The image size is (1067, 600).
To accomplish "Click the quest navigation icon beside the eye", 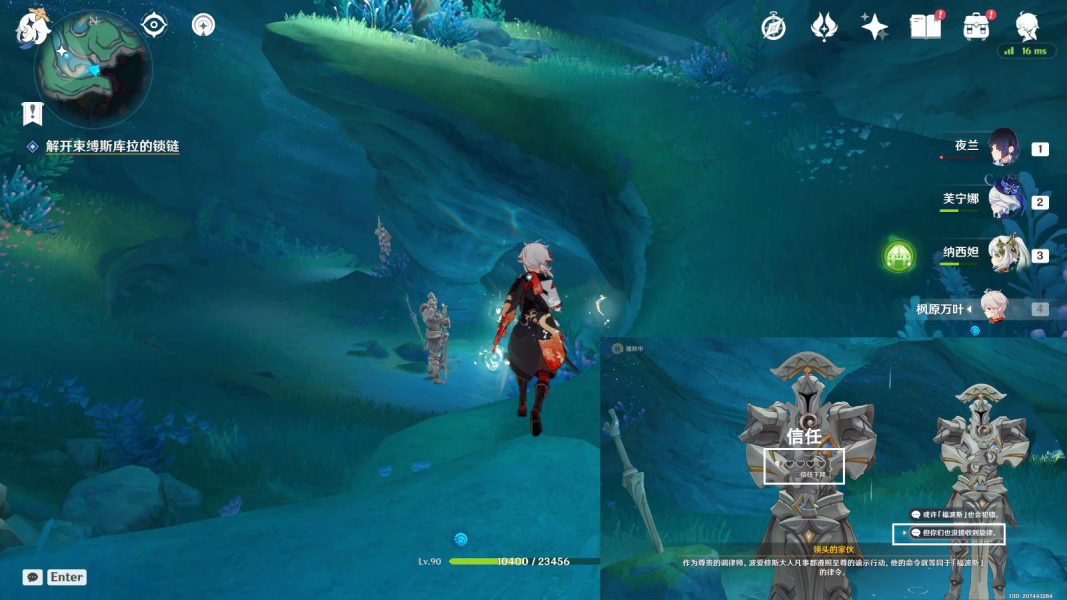I will tap(203, 25).
